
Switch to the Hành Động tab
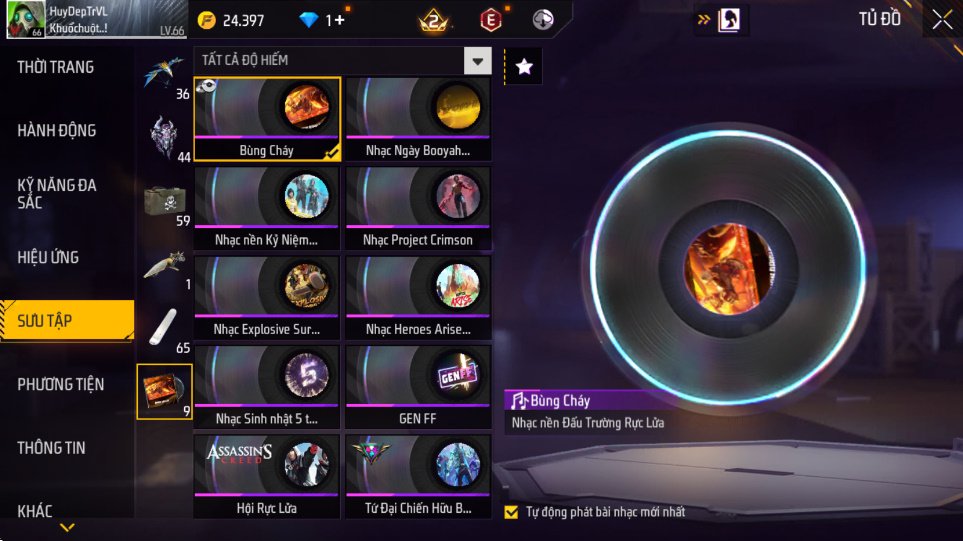(x=57, y=130)
